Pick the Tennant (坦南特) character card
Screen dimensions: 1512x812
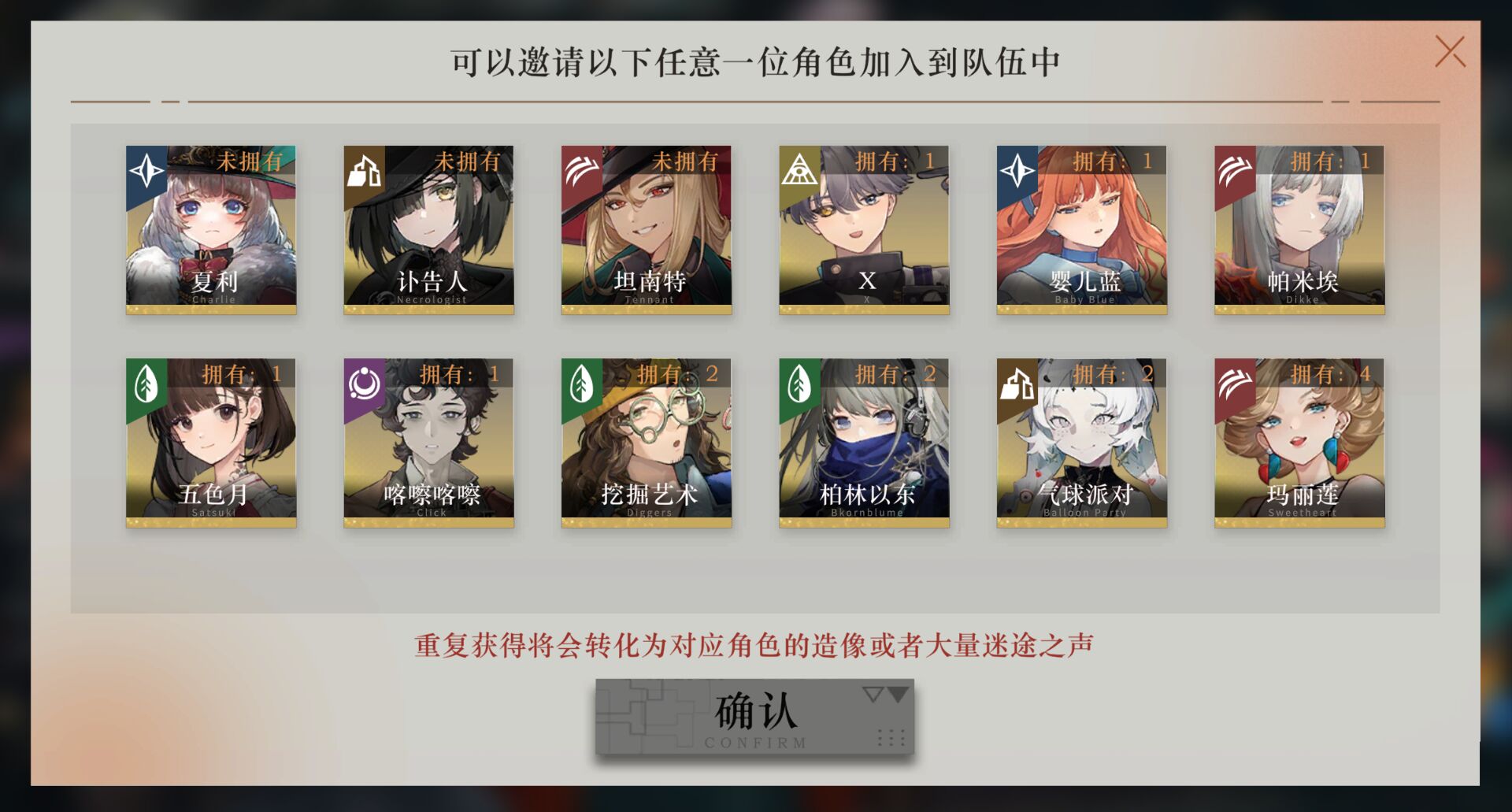pos(646,228)
